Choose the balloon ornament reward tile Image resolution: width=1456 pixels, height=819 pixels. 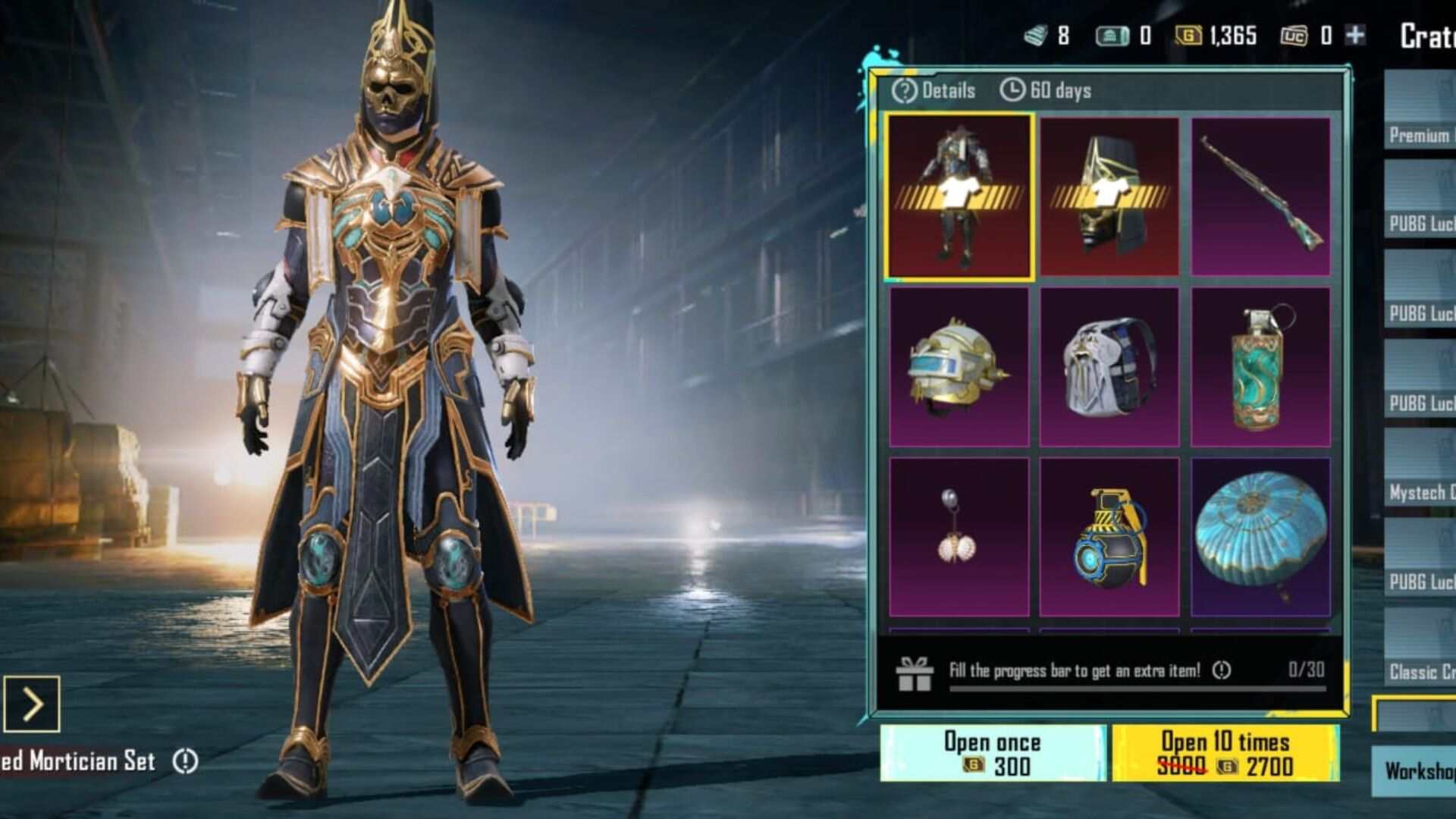[959, 537]
